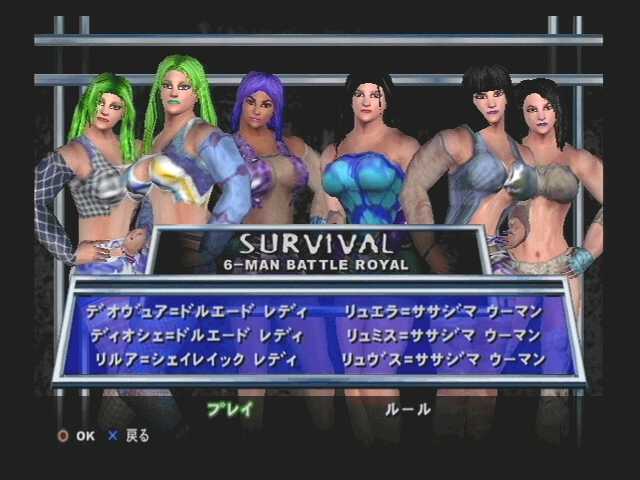Select the プレイ (Play) option

coord(230,408)
